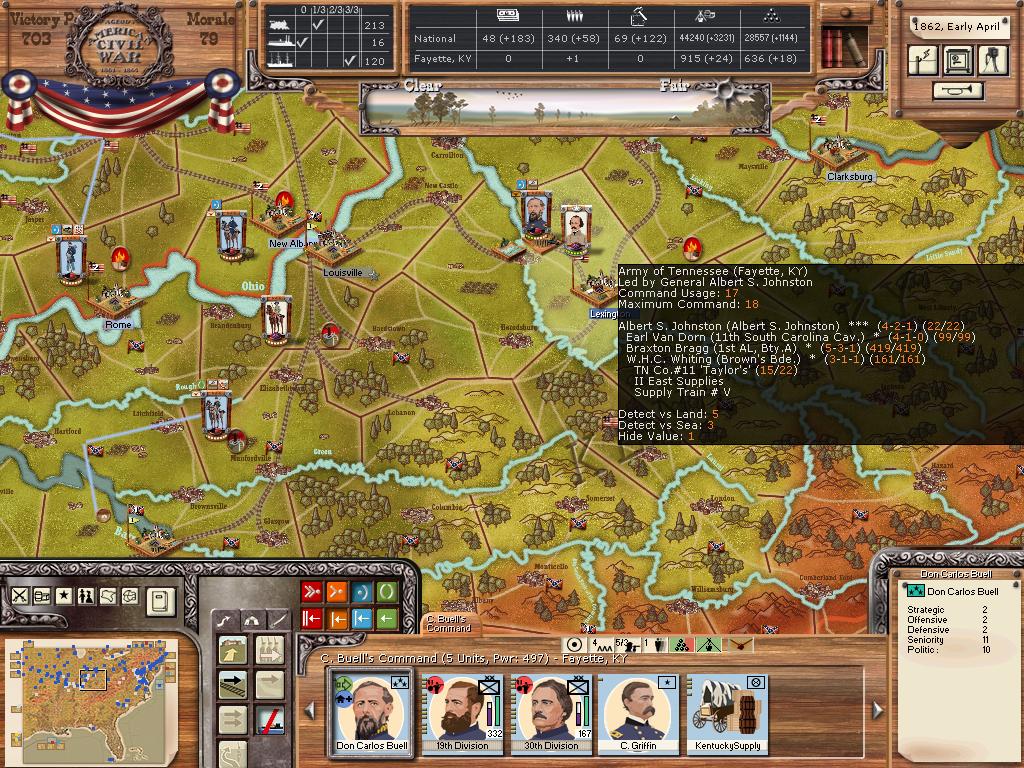Switch to the C. Buell's Command tab
1024x768 pixels.
pos(449,624)
